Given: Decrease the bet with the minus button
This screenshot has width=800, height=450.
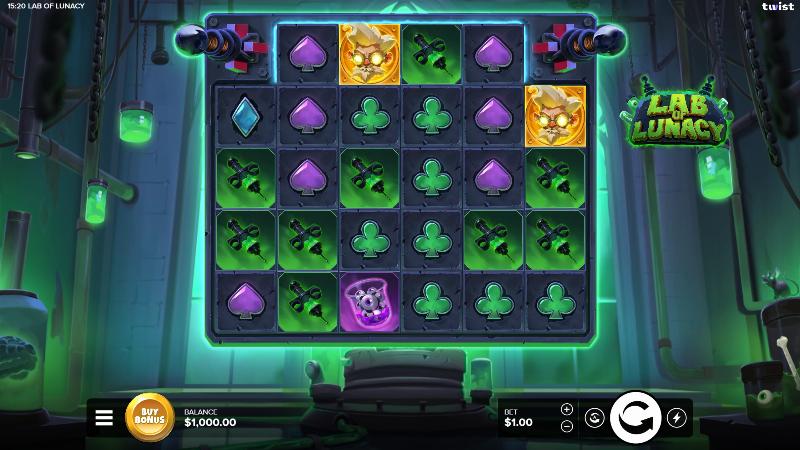Looking at the screenshot, I should (x=567, y=426).
